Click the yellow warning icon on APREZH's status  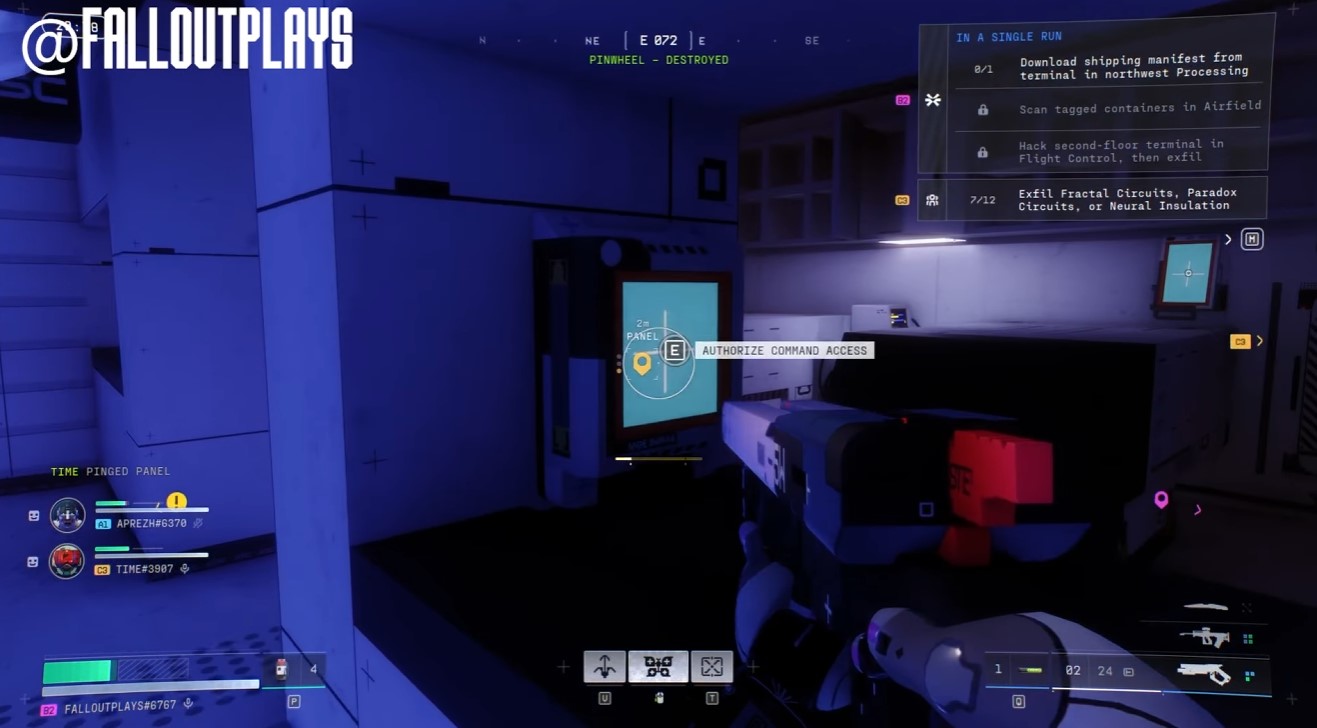click(176, 499)
